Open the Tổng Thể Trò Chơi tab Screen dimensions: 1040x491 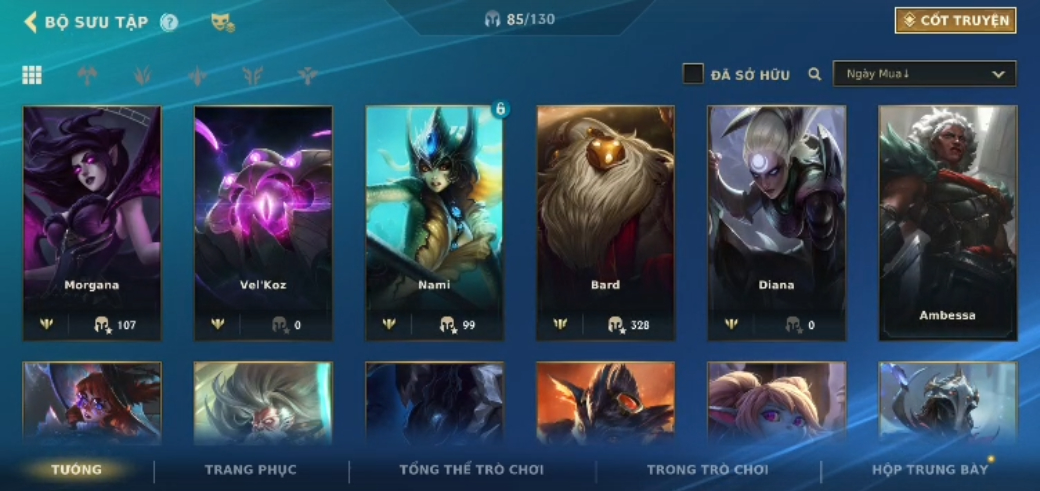tap(471, 470)
